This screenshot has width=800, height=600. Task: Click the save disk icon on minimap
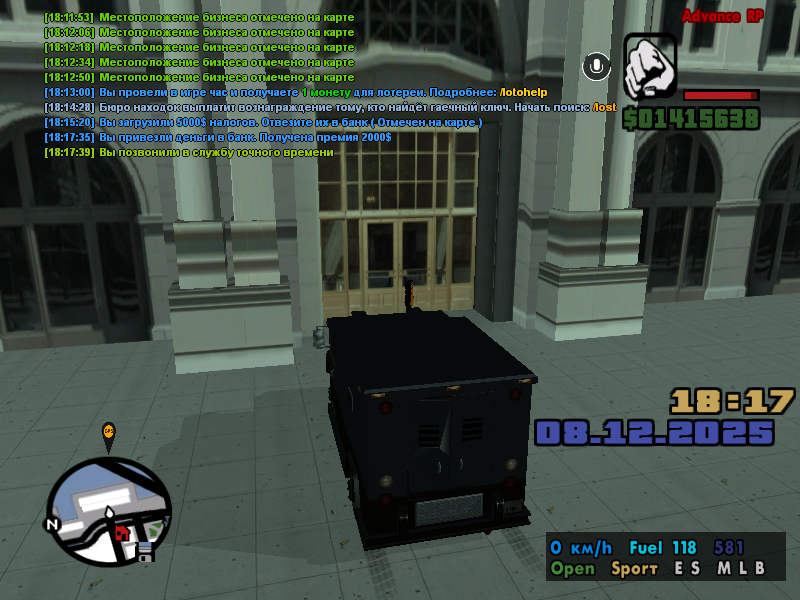pyautogui.click(x=144, y=551)
